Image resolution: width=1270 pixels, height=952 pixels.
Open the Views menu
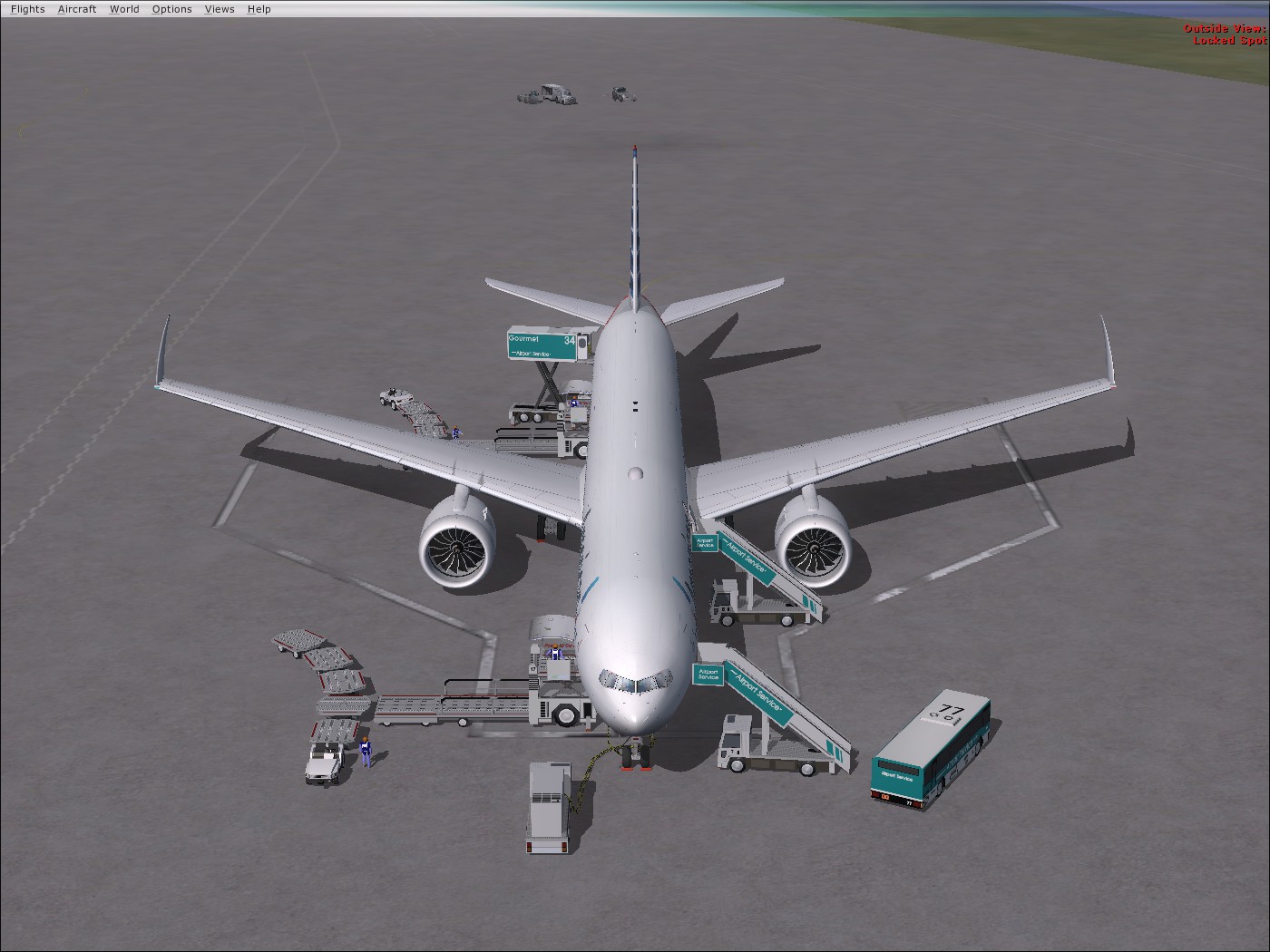[219, 8]
